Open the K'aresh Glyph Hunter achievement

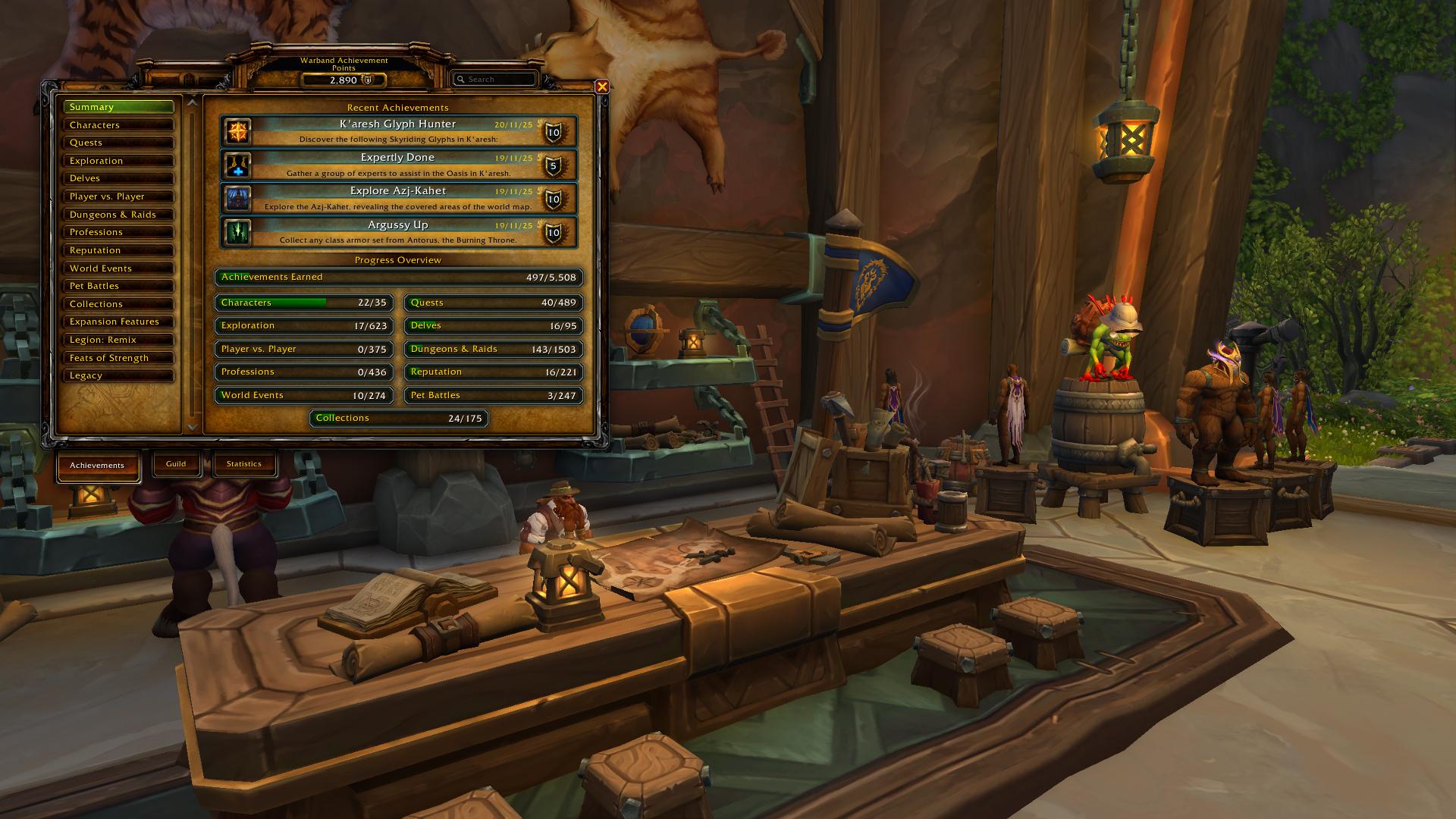(398, 131)
